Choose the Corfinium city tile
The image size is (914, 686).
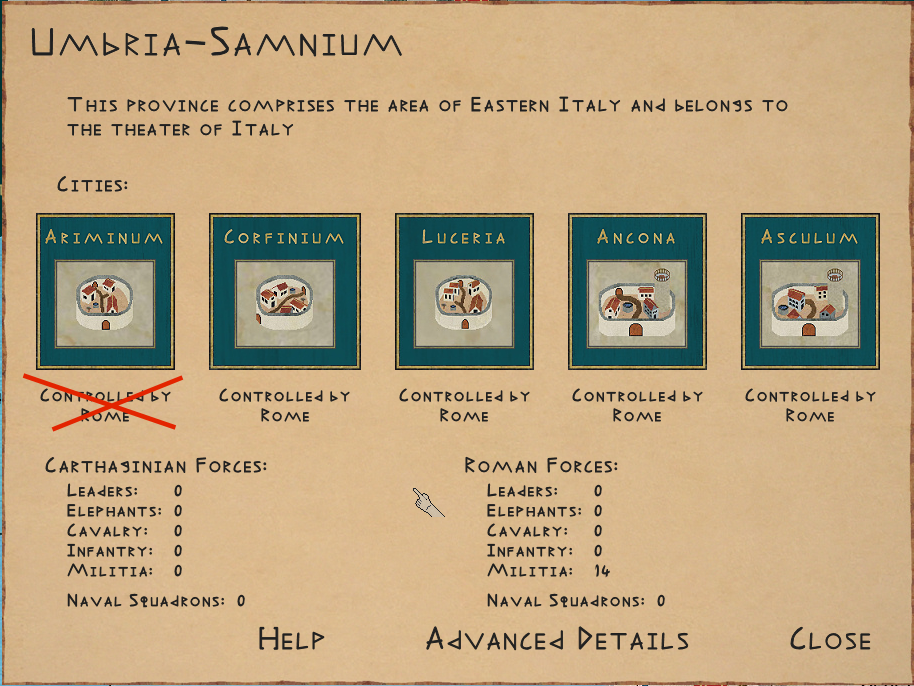pos(284,291)
